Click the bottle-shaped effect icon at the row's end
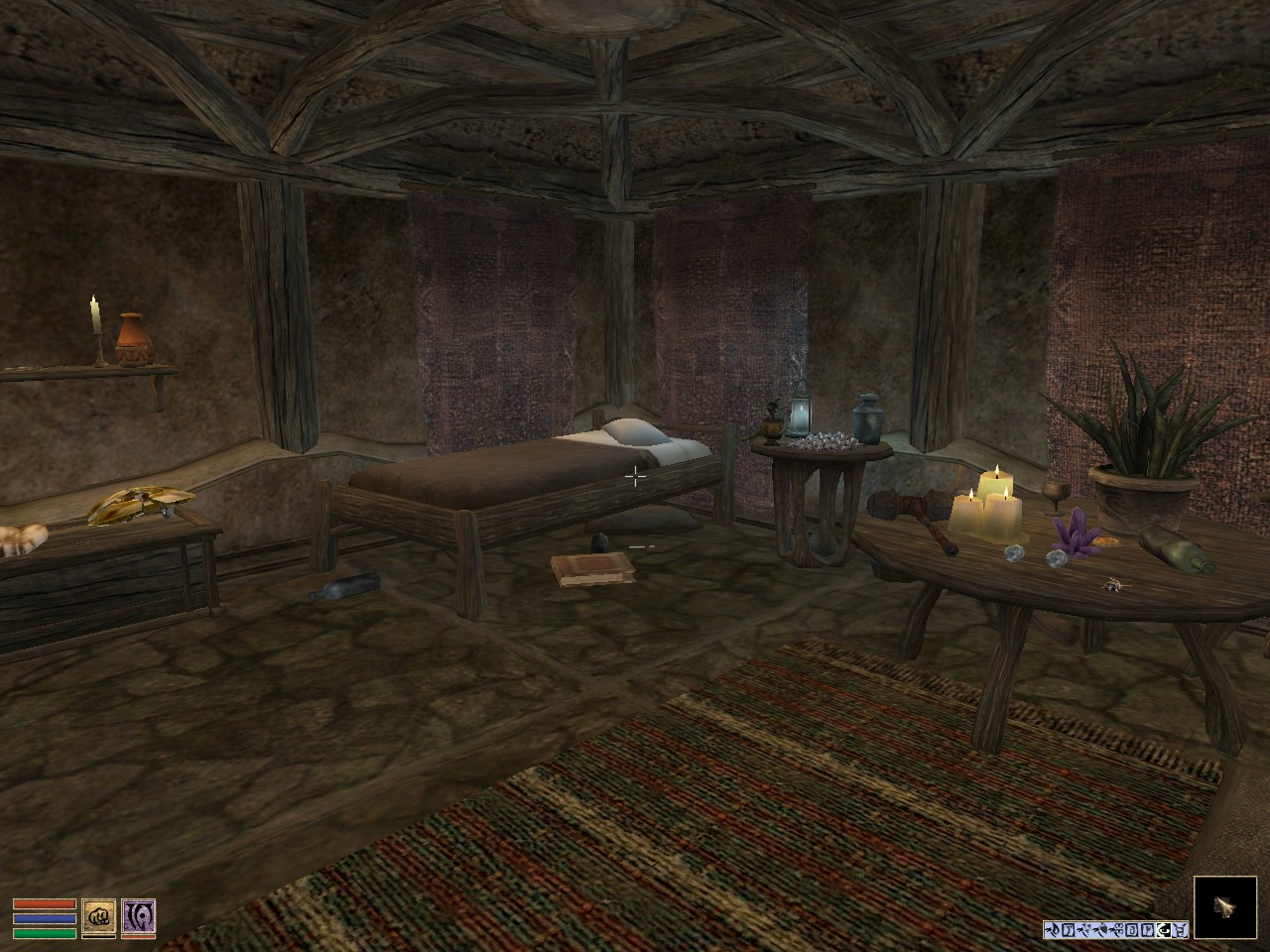Screen dimensions: 1270x952 click(x=1181, y=930)
